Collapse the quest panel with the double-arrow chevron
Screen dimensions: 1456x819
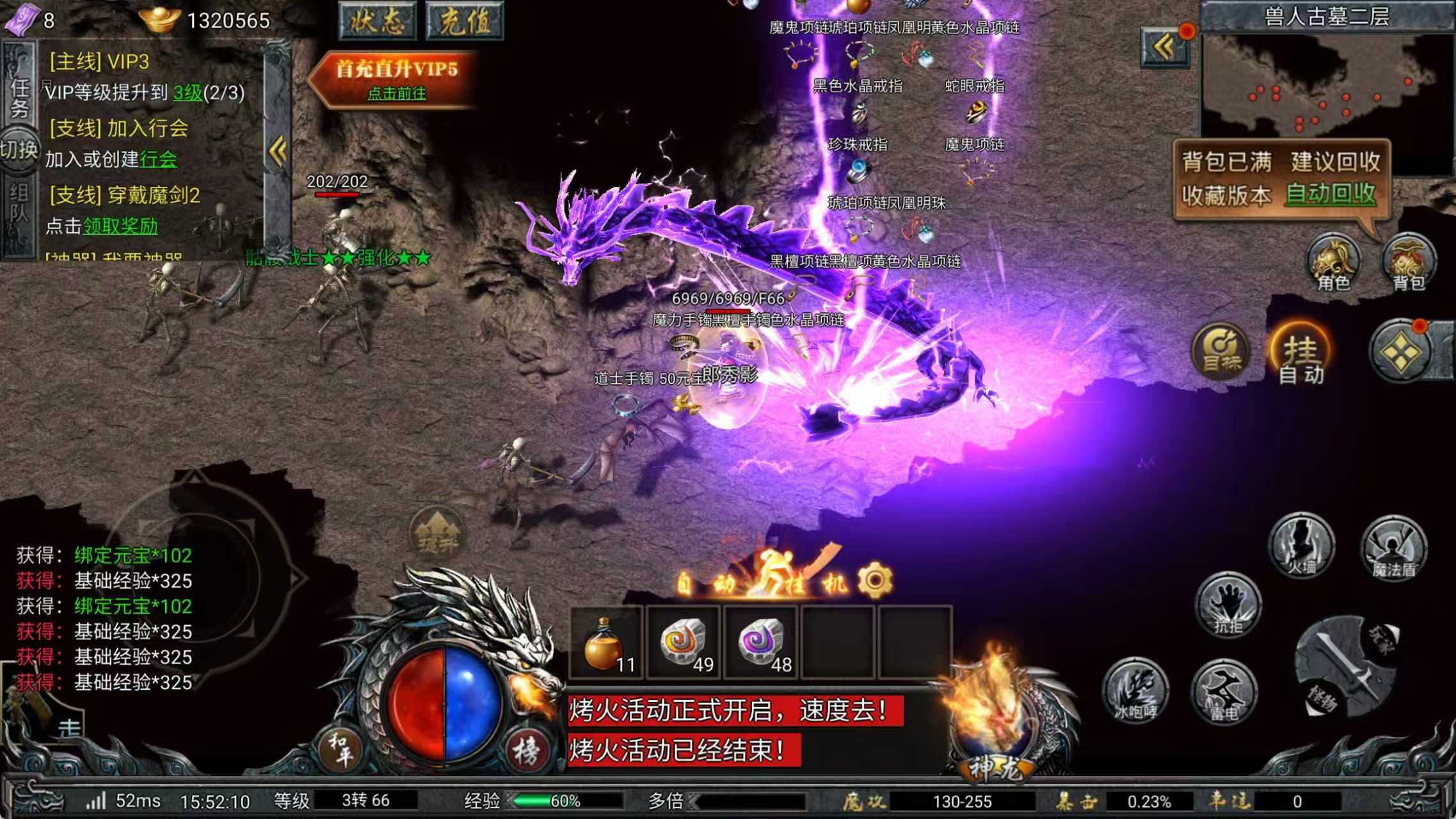pos(277,149)
